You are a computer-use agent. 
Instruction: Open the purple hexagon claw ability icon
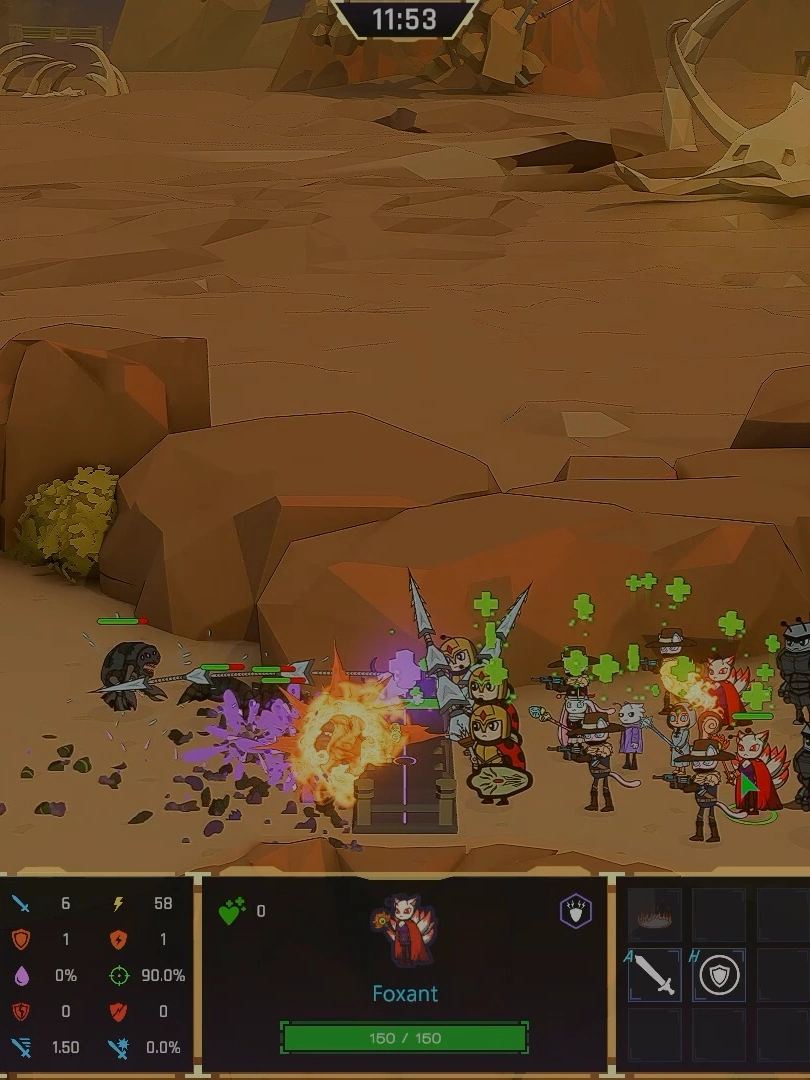(575, 911)
